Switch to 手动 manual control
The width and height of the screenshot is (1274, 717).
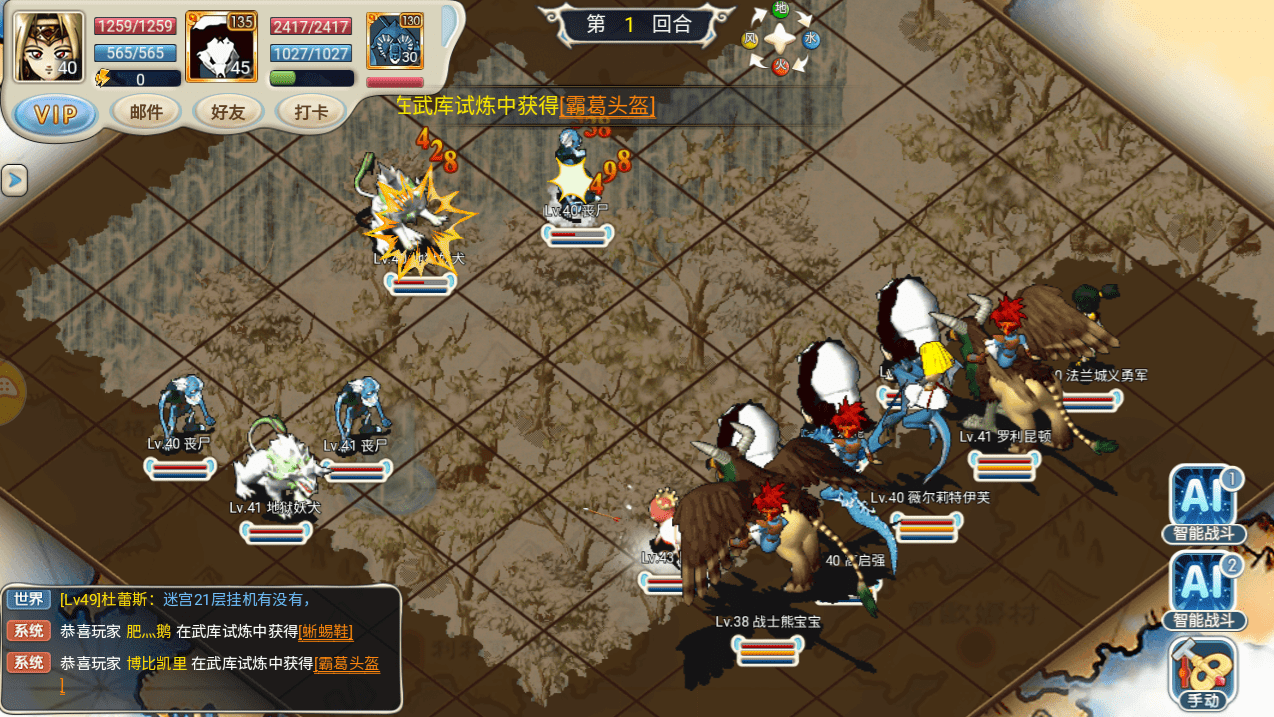1204,673
